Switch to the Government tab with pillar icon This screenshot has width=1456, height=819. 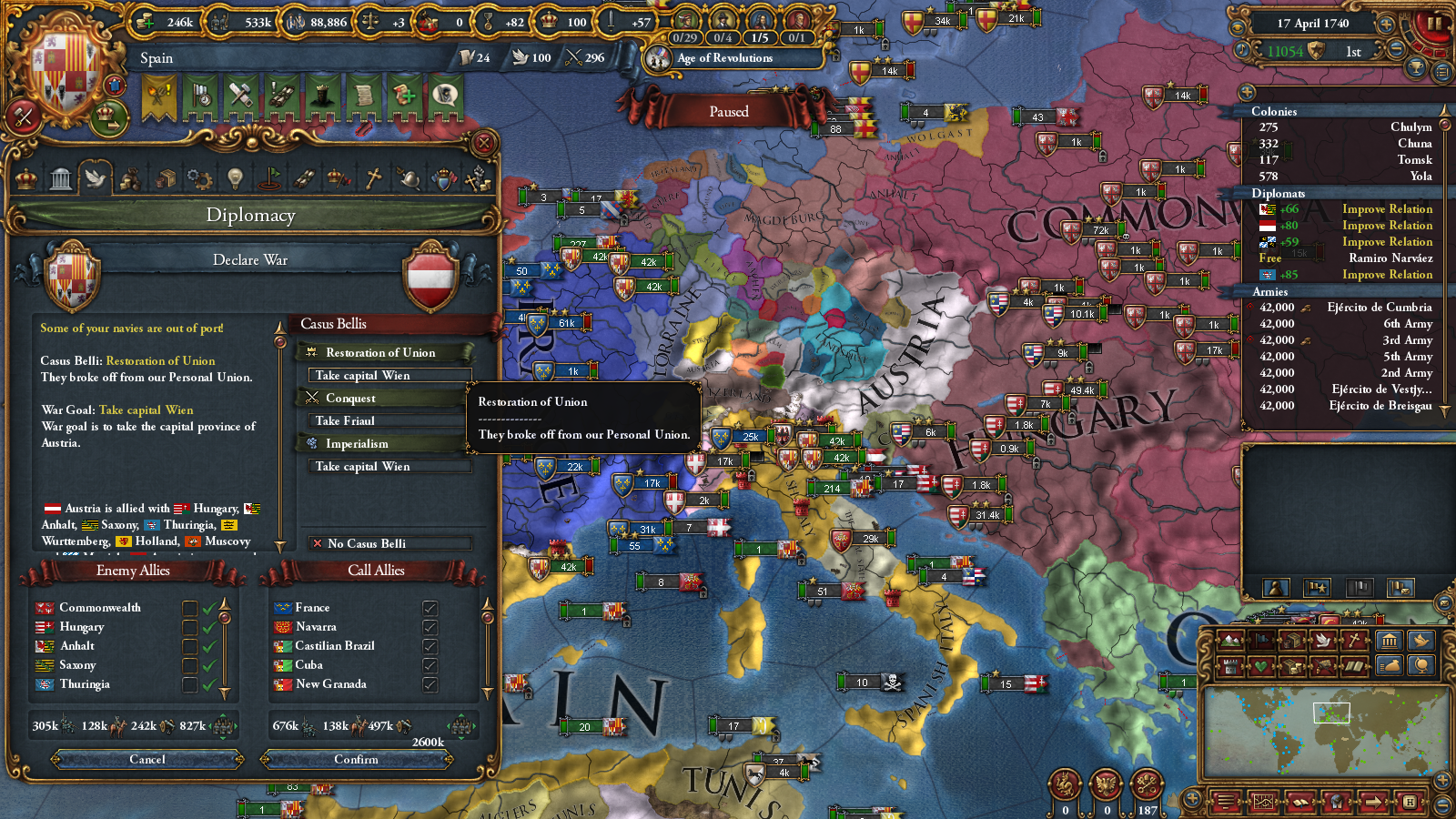61,178
